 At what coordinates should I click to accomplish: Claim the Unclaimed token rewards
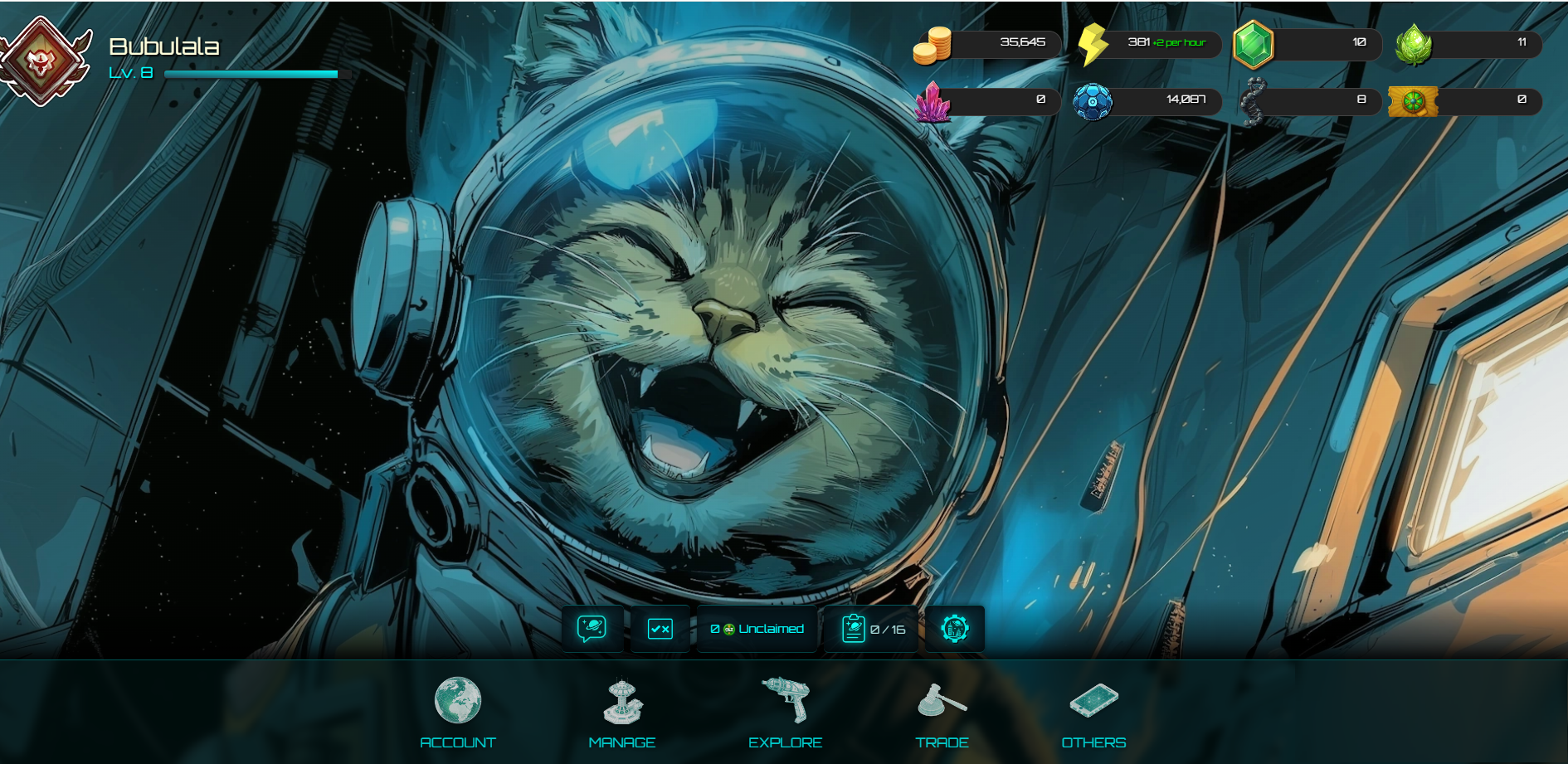pos(757,629)
